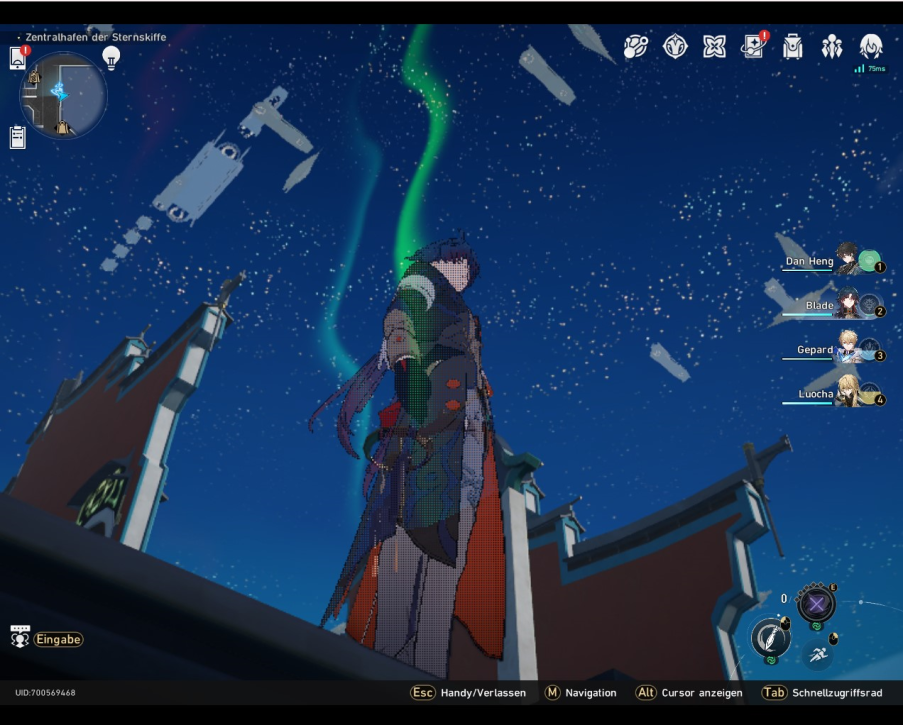This screenshot has width=903, height=725.
Task: Open the circular minimap
Action: 62,94
